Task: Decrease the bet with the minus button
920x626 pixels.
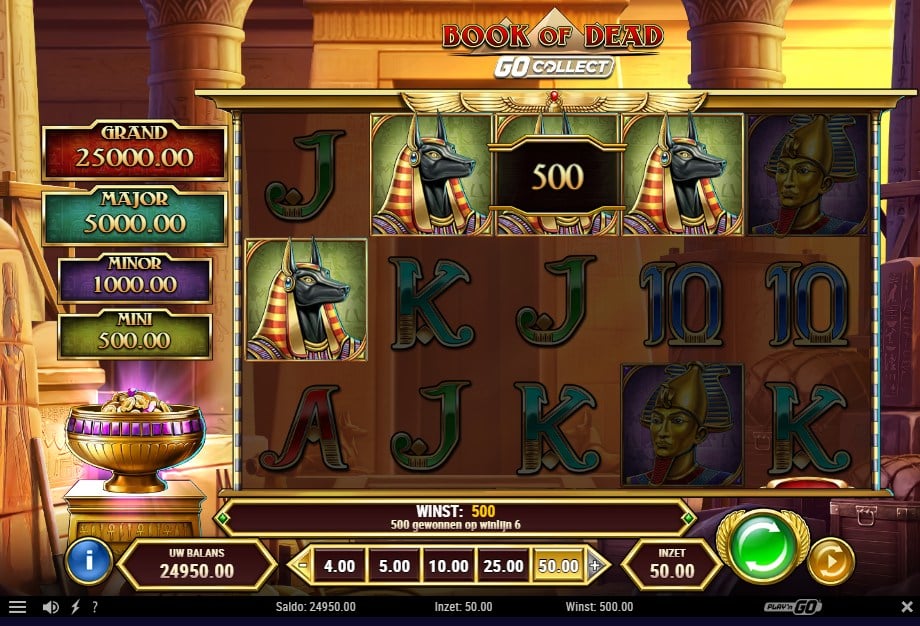Action: tap(302, 565)
